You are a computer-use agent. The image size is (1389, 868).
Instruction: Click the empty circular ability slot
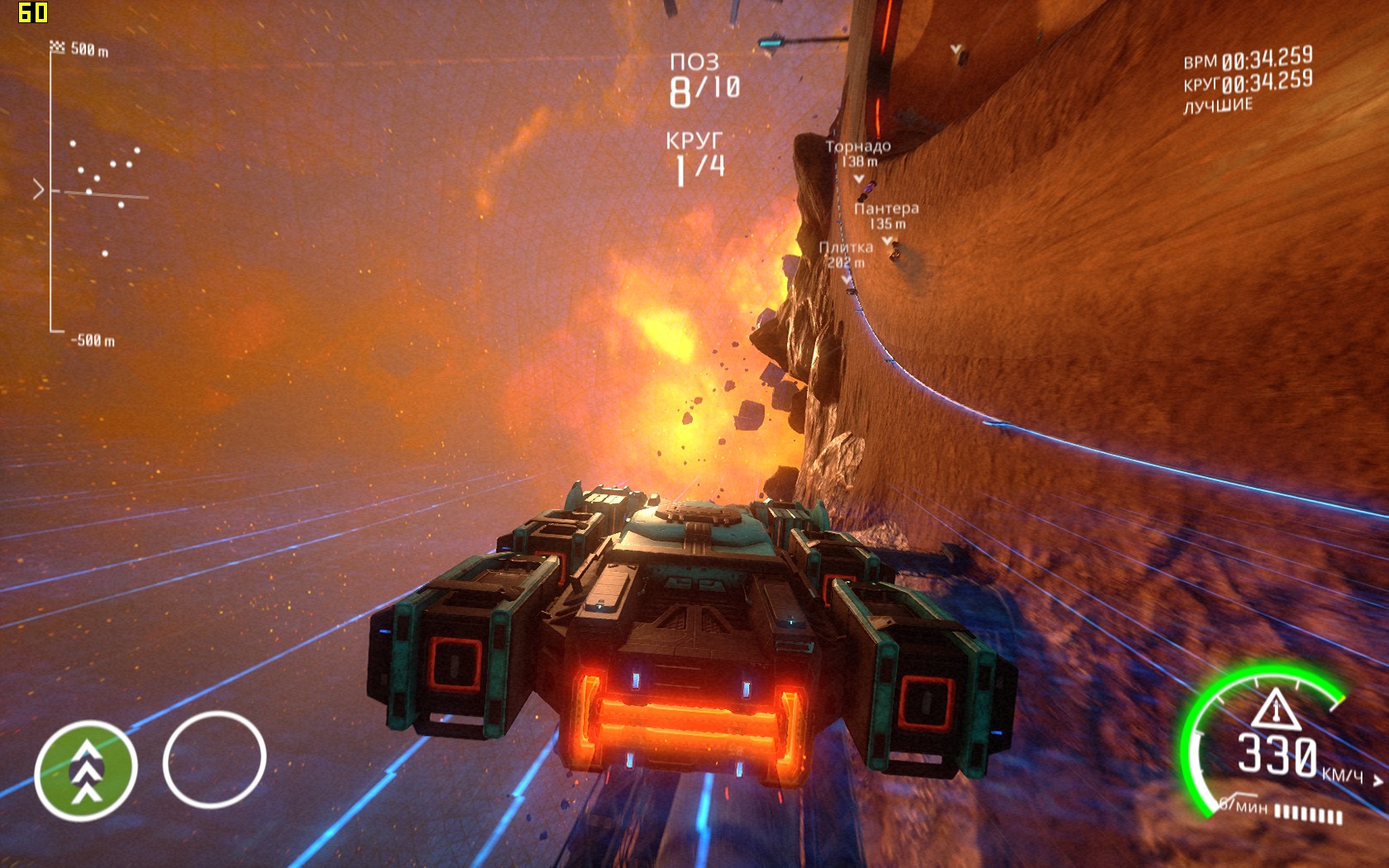pyautogui.click(x=214, y=759)
